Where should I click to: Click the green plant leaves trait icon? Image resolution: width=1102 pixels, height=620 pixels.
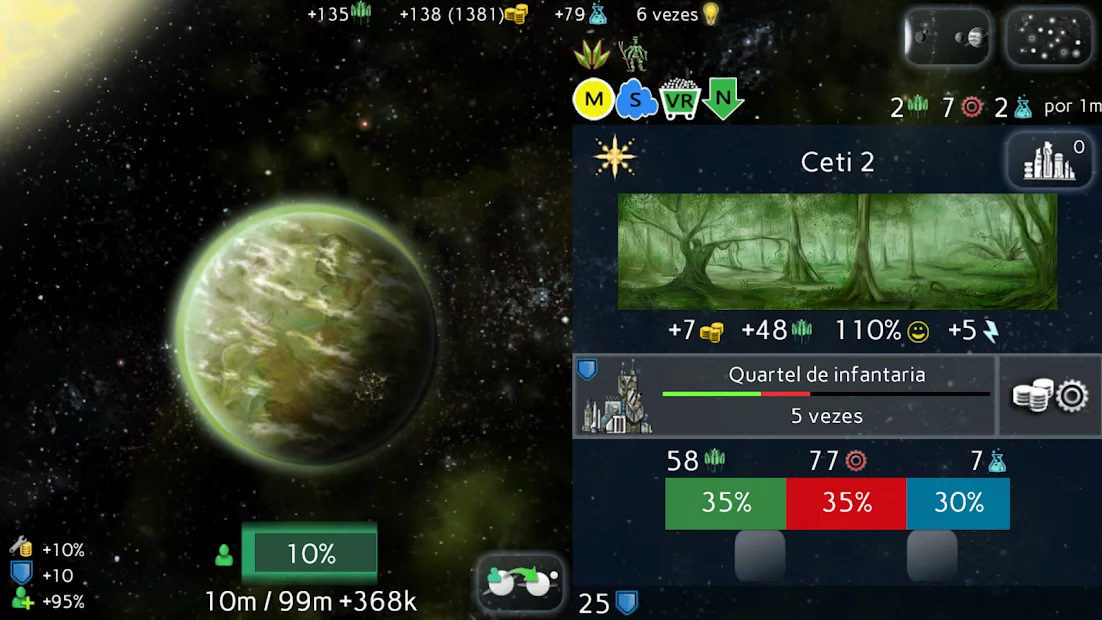[591, 54]
